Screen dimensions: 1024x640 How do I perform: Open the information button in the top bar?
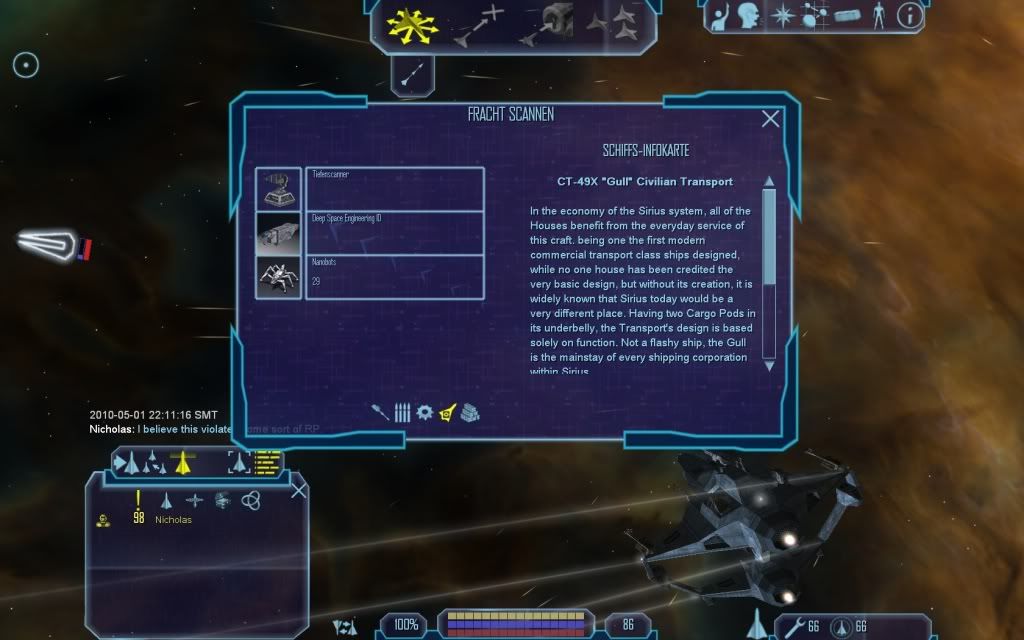coord(910,15)
